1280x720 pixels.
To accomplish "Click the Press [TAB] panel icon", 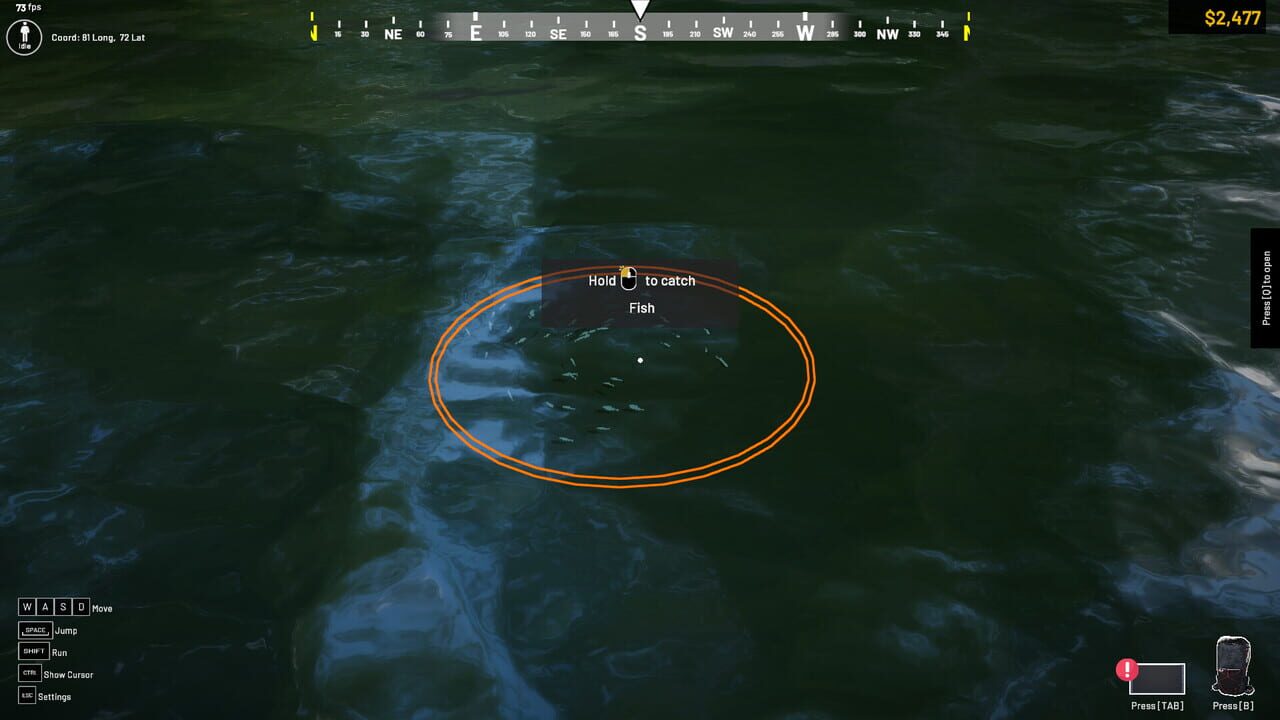I will click(x=1157, y=680).
